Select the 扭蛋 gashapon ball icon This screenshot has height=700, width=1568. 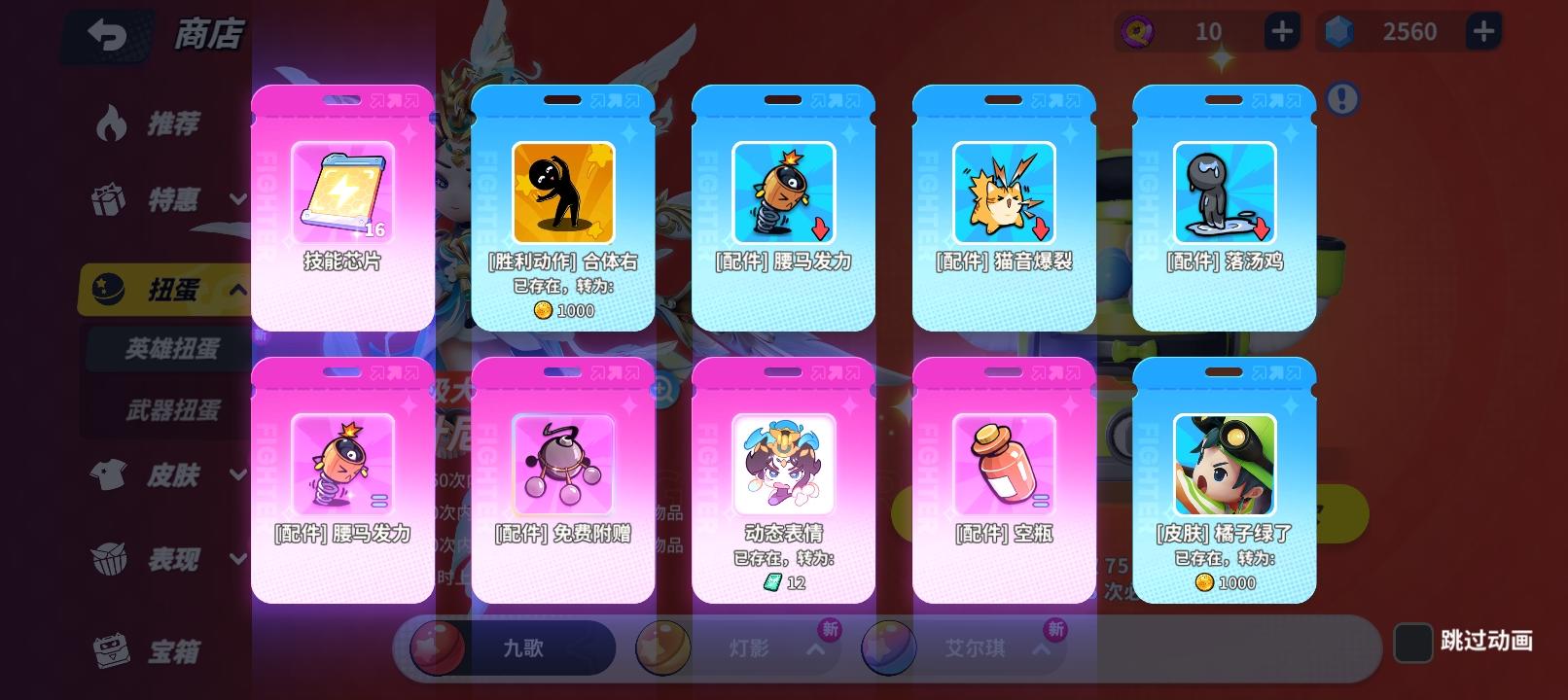click(110, 288)
